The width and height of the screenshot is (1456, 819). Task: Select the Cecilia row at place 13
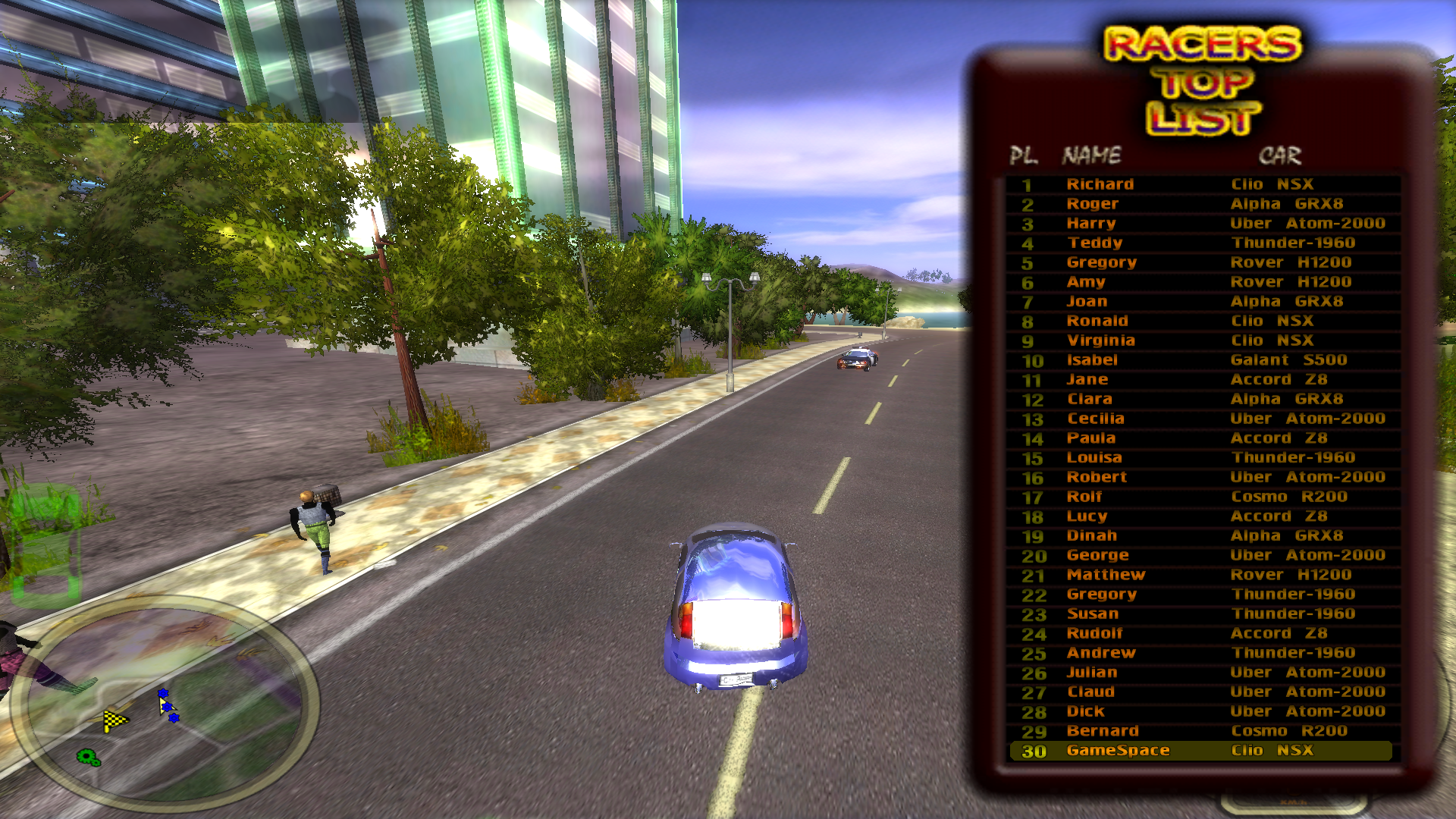tap(1202, 419)
